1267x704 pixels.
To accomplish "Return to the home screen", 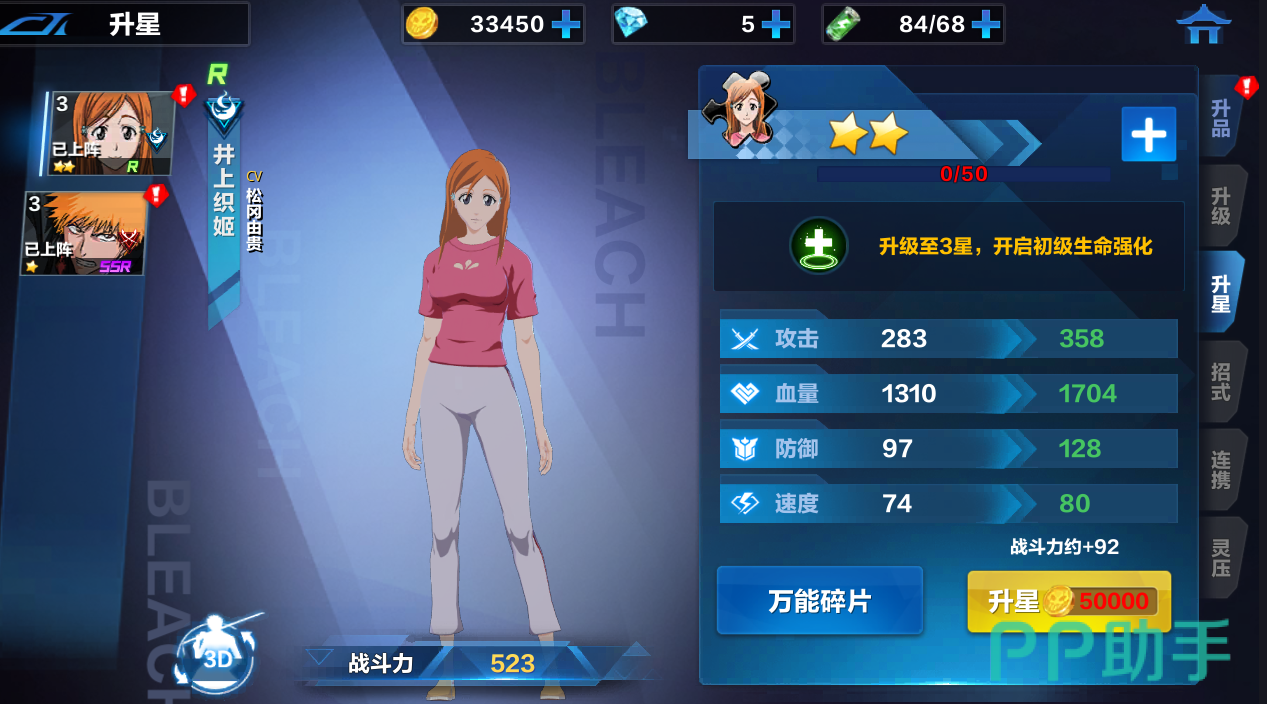I will tap(1203, 24).
